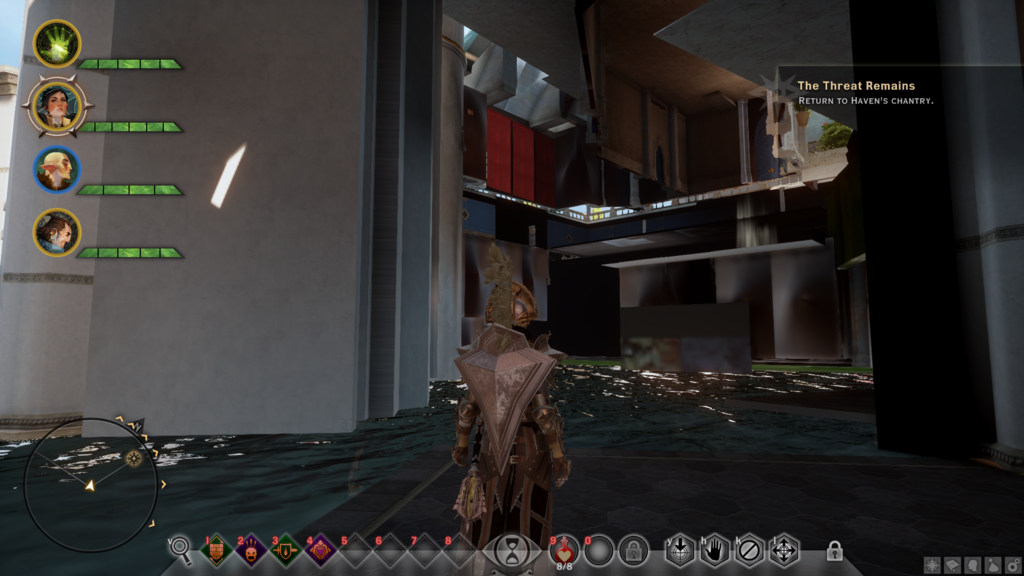
Task: Select the dark-haired woman's party portrait
Action: 57,107
